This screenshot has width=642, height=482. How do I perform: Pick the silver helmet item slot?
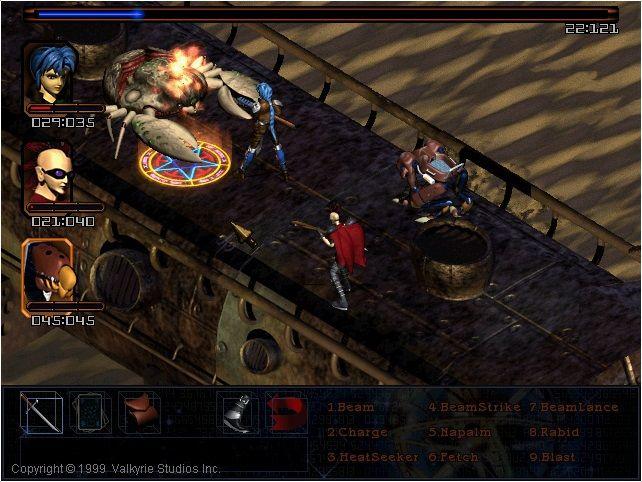(237, 412)
